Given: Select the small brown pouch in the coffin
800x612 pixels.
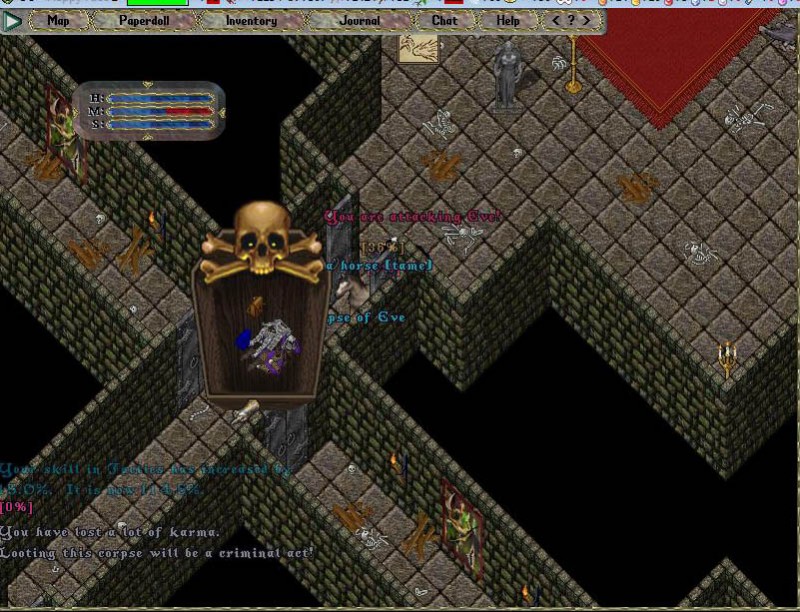Looking at the screenshot, I should coord(256,305).
